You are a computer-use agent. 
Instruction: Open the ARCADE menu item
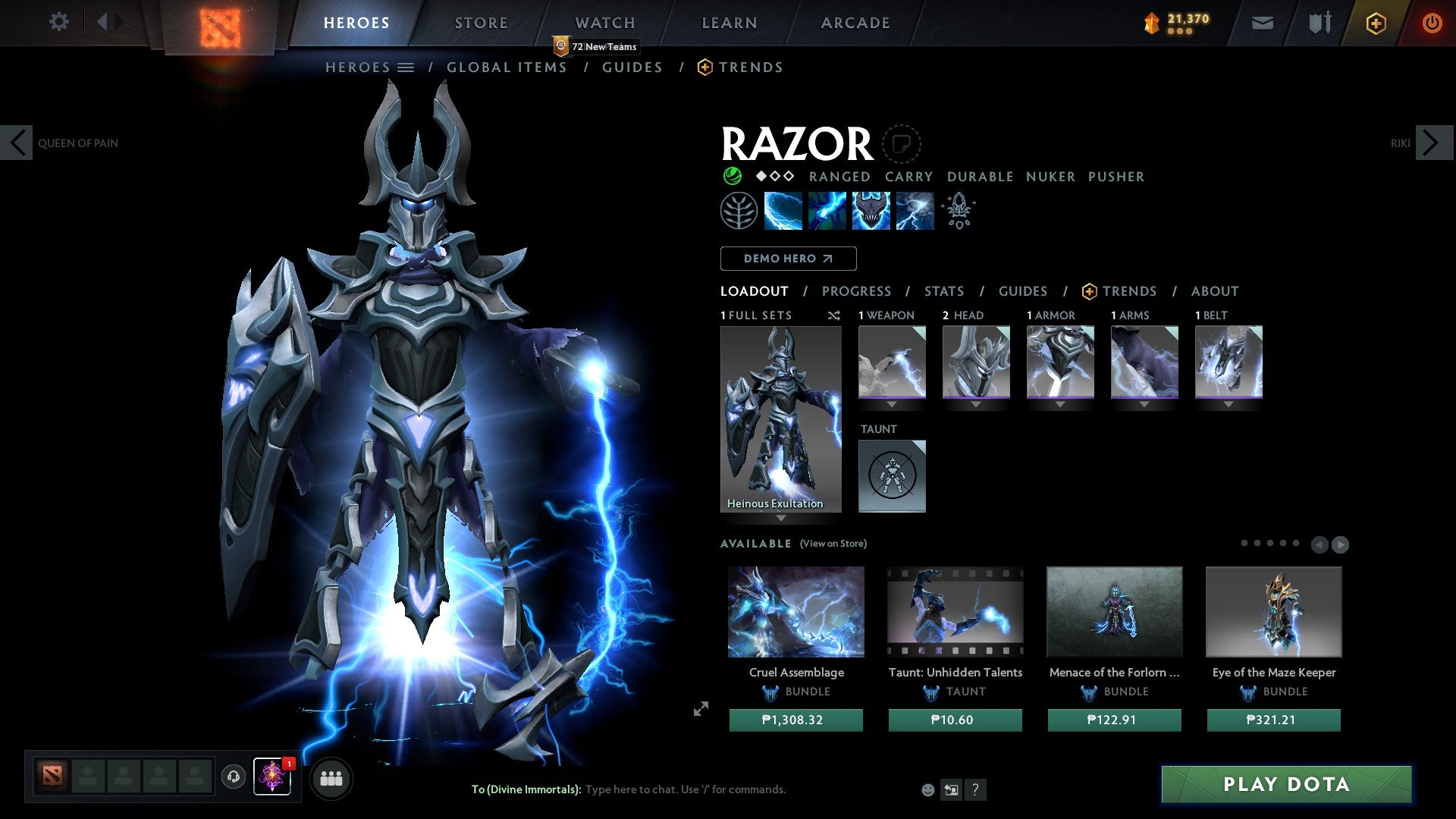click(x=855, y=22)
